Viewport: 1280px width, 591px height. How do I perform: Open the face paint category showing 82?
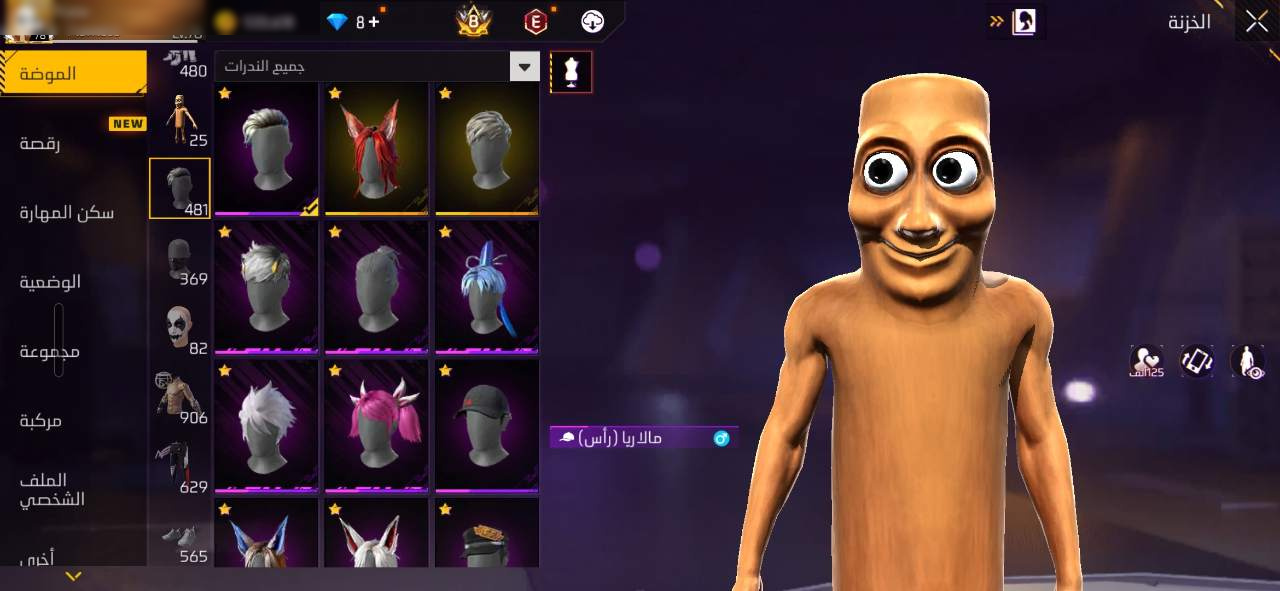180,329
